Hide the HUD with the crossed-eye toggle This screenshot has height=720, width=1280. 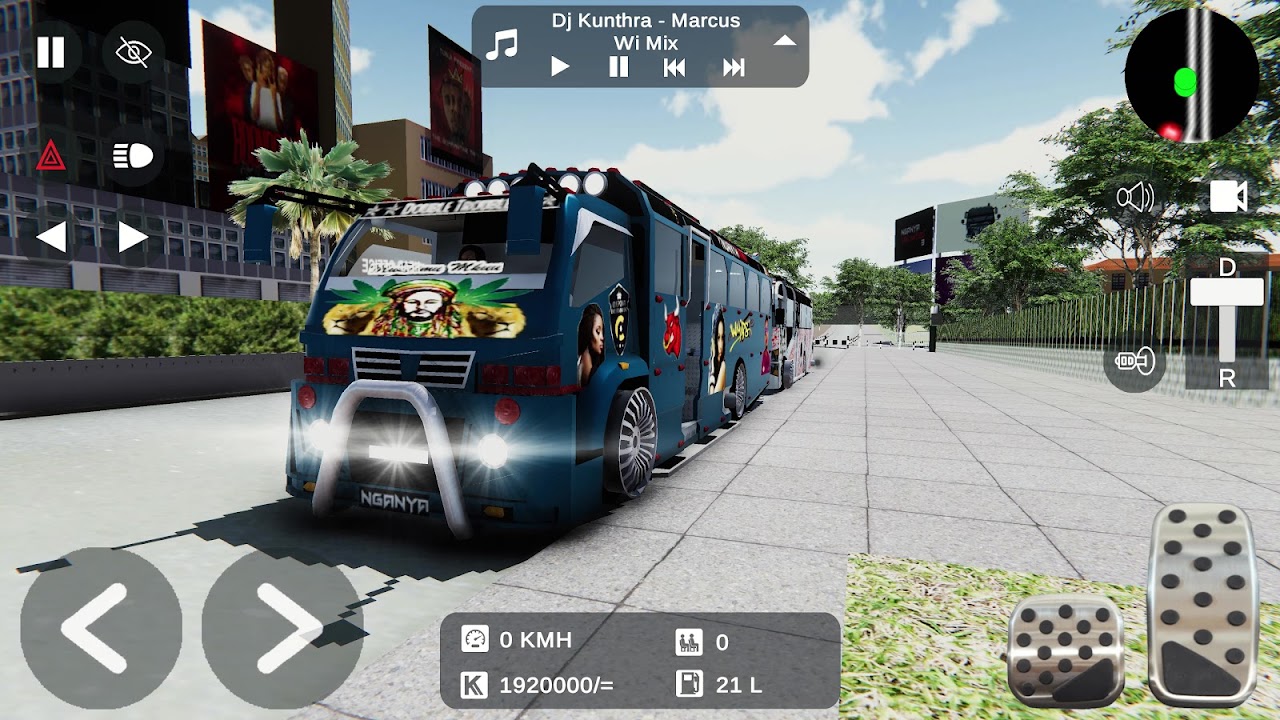pos(134,51)
